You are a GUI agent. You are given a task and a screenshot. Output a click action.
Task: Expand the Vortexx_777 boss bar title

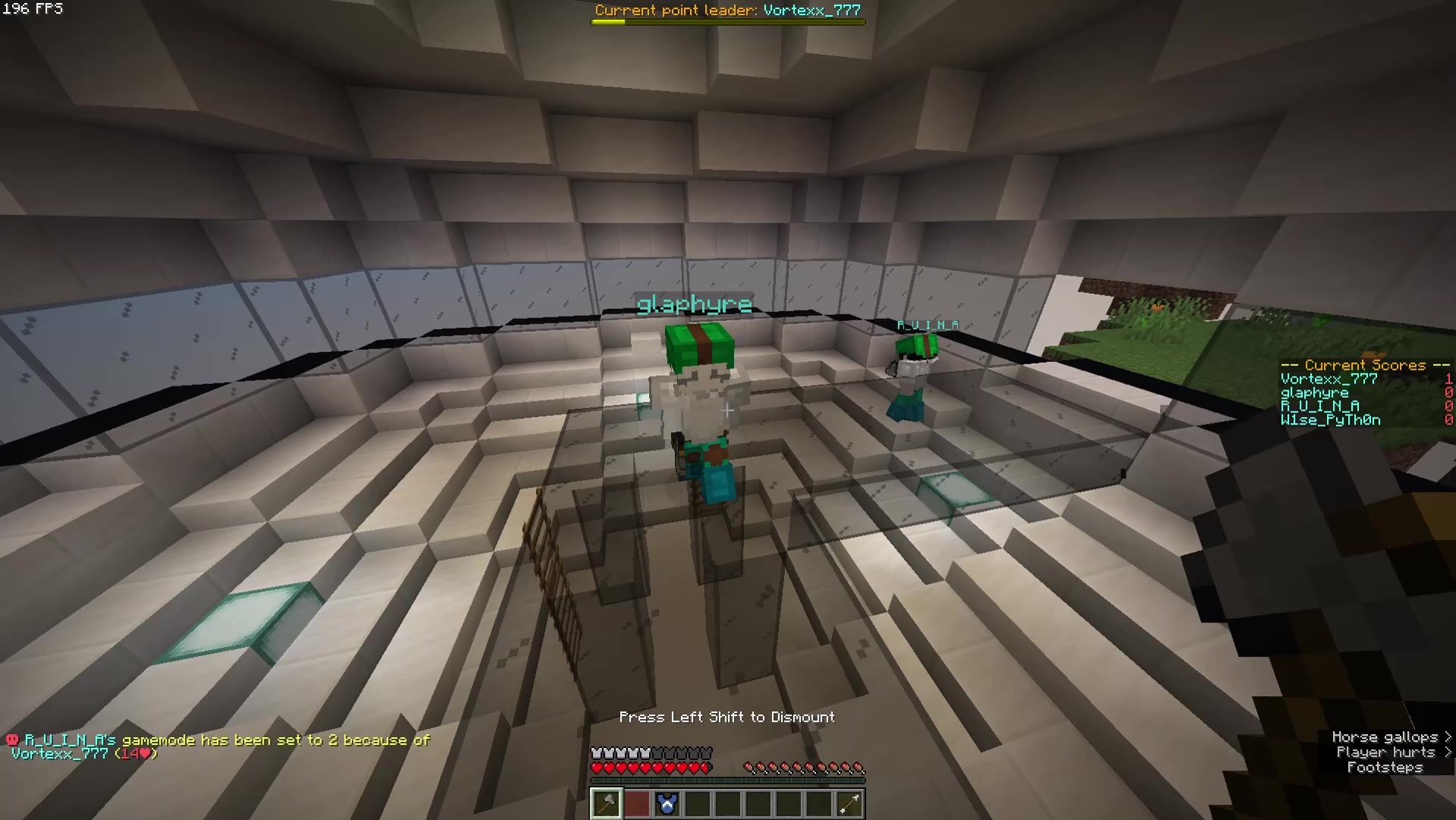pyautogui.click(x=727, y=10)
